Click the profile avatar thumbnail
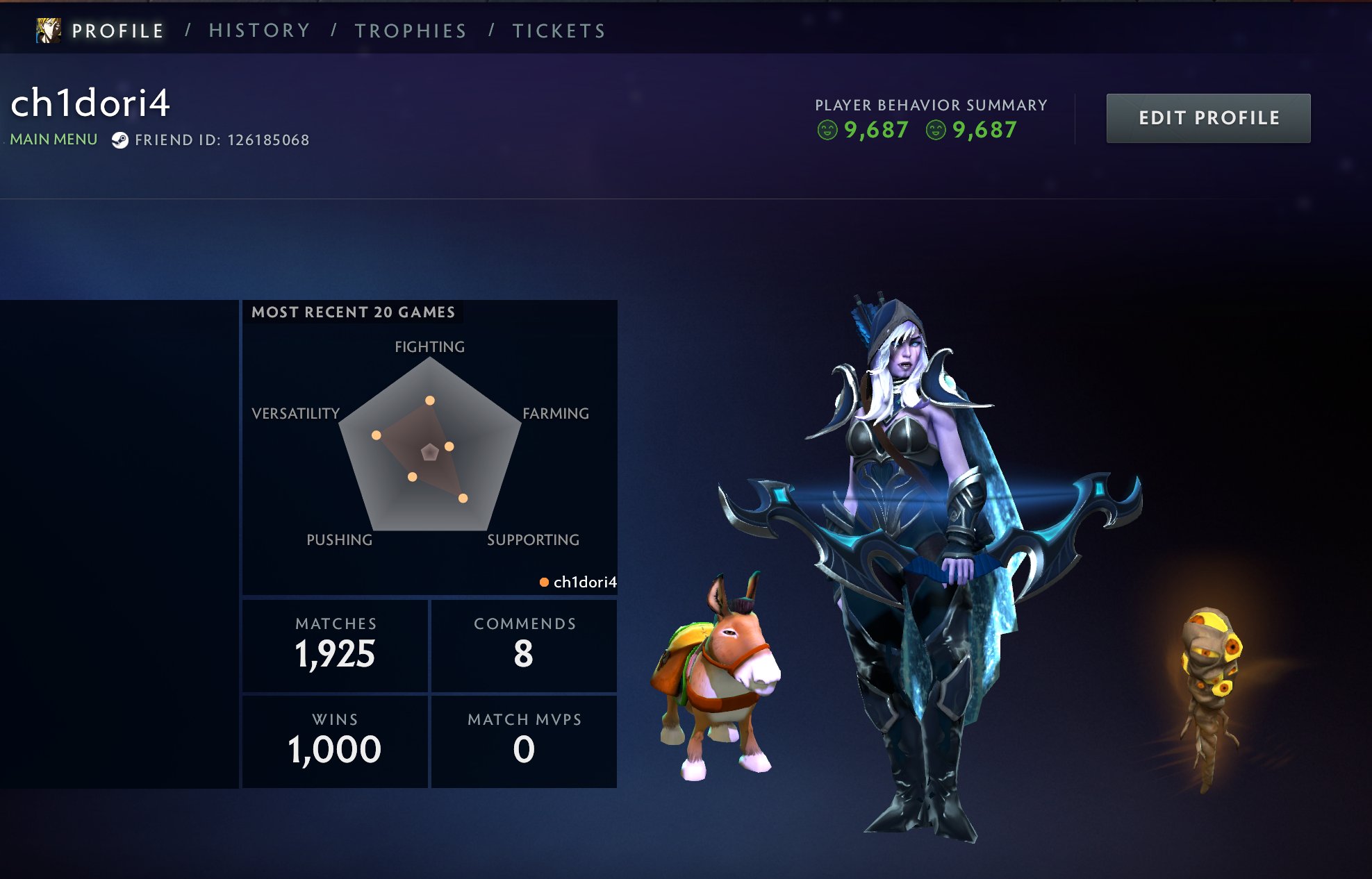1372x879 pixels. [x=49, y=31]
